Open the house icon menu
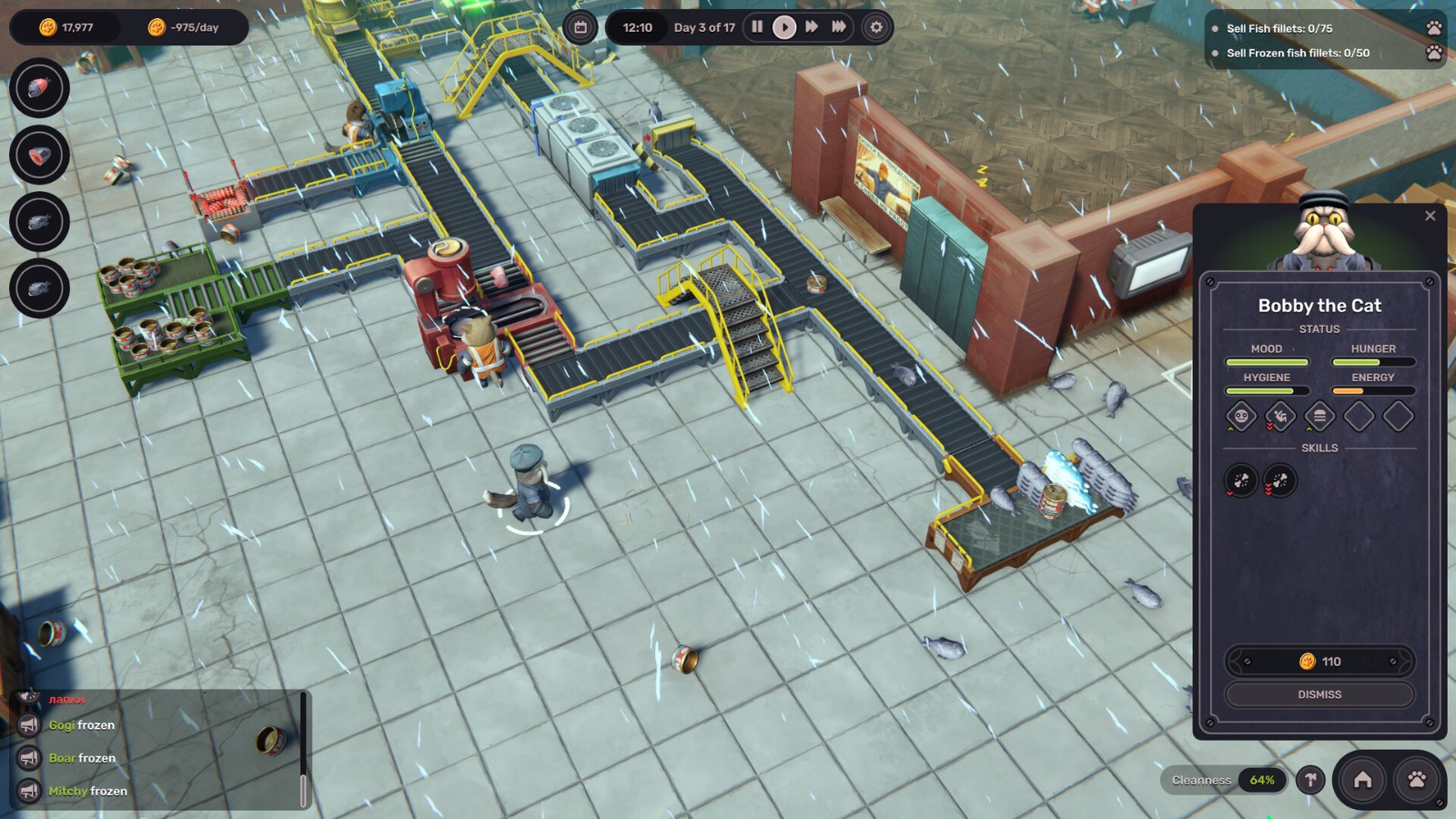This screenshot has height=819, width=1456. pos(1362,780)
